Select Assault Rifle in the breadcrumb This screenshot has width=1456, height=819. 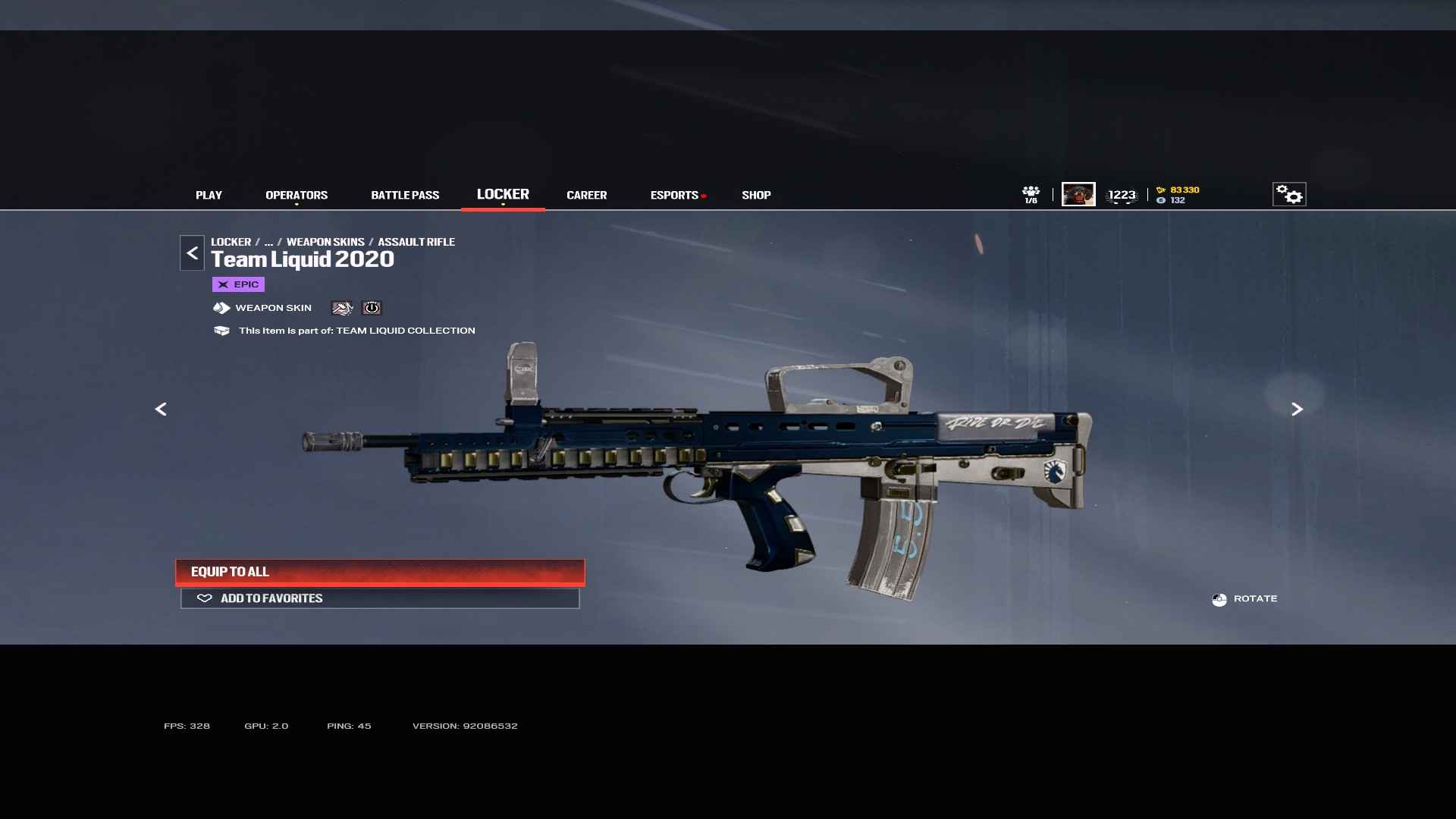click(x=416, y=242)
